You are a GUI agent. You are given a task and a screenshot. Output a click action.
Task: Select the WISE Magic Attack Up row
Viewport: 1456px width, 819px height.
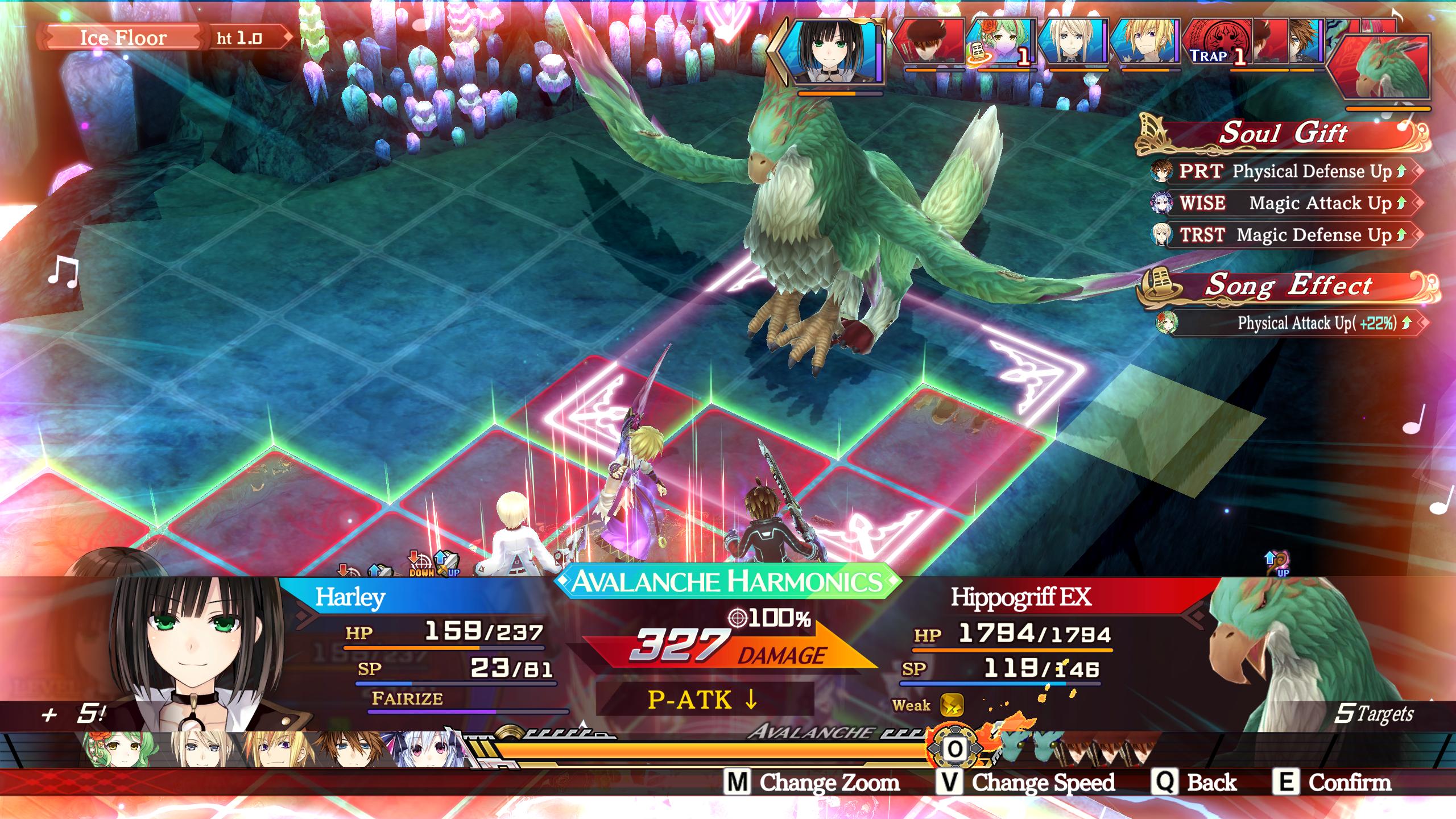click(x=1284, y=203)
